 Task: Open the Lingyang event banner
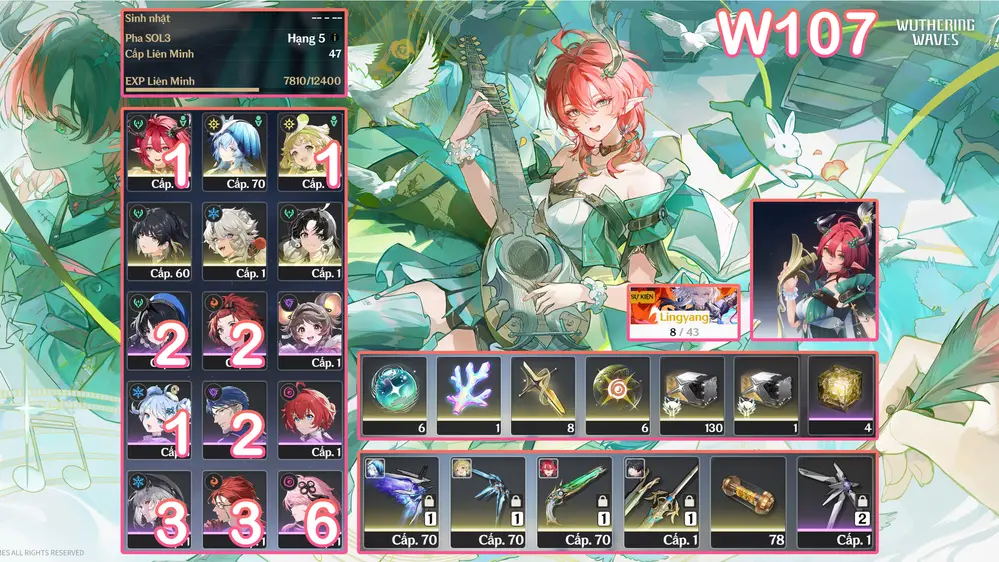click(683, 313)
